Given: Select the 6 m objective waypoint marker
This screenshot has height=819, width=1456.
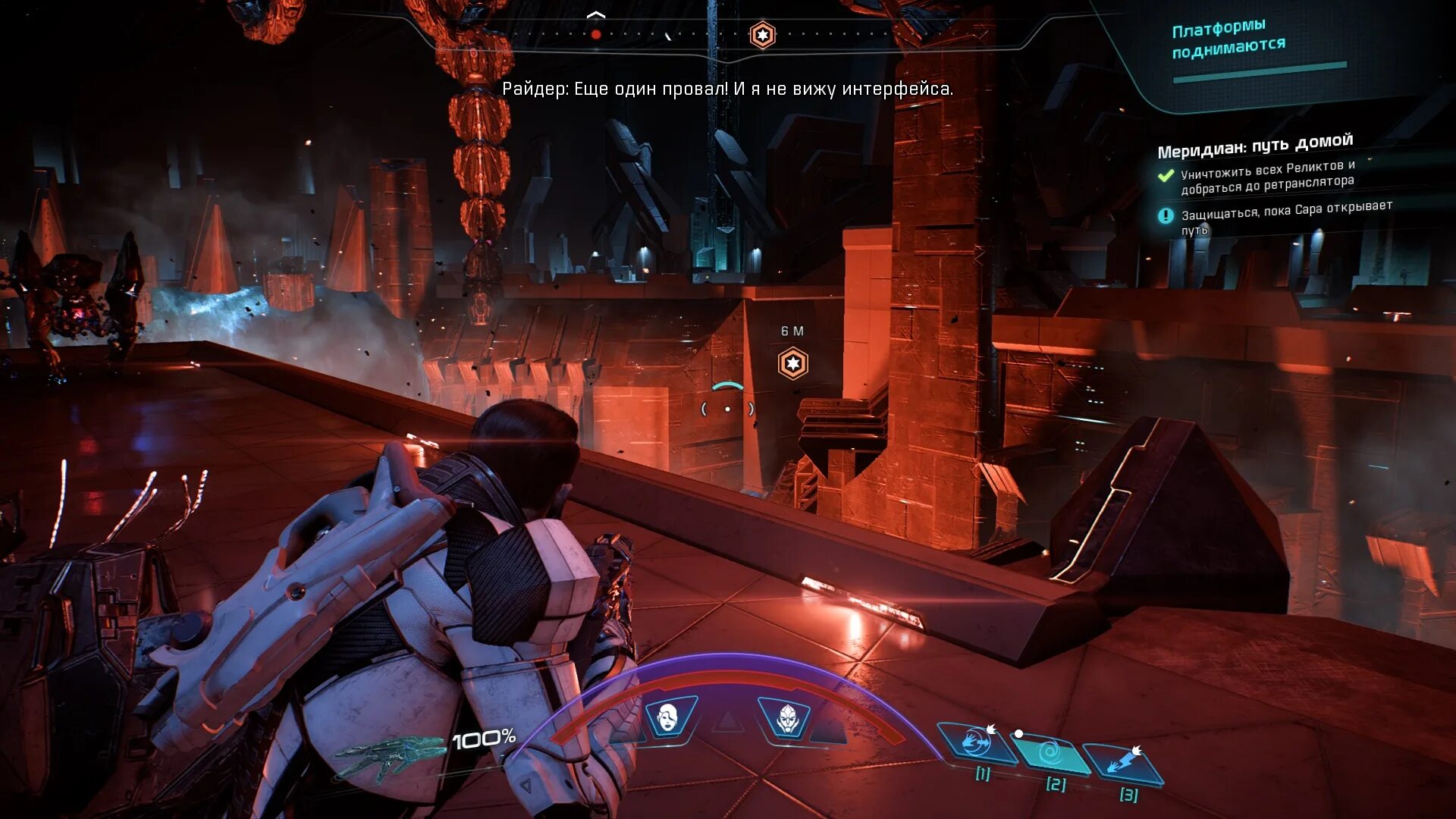Looking at the screenshot, I should click(792, 364).
